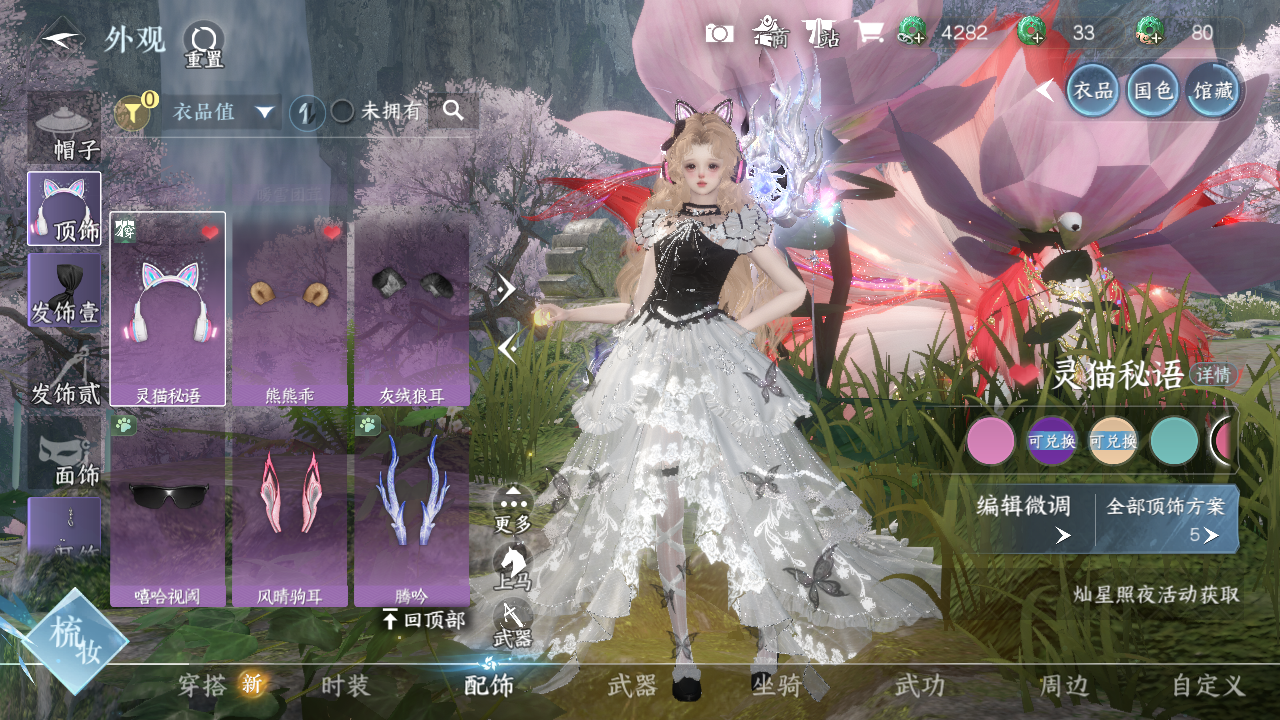Click 回顶部 to return to top
This screenshot has height=720, width=1280.
[x=424, y=620]
